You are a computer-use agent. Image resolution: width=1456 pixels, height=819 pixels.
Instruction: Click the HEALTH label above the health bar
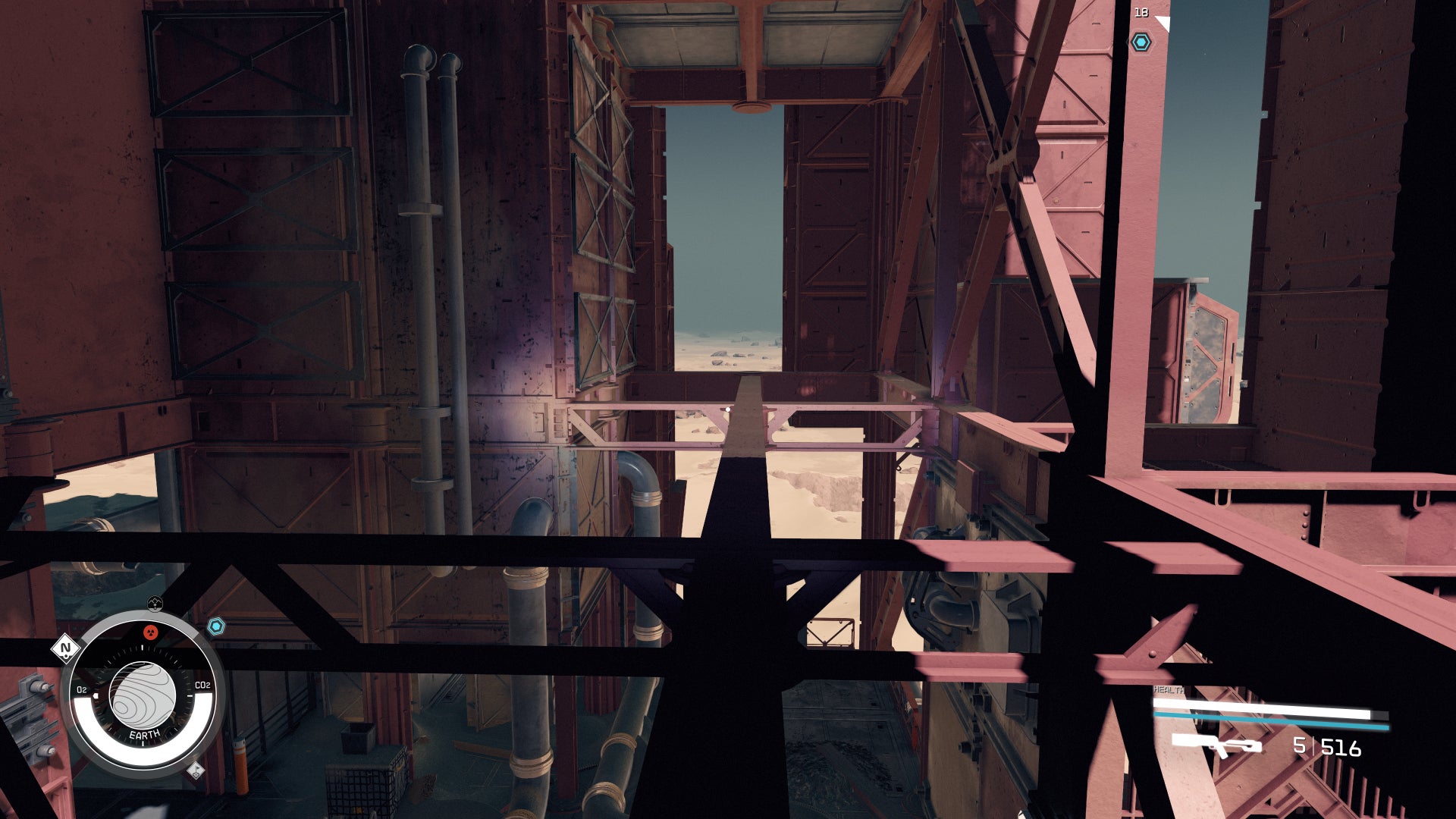[1169, 689]
